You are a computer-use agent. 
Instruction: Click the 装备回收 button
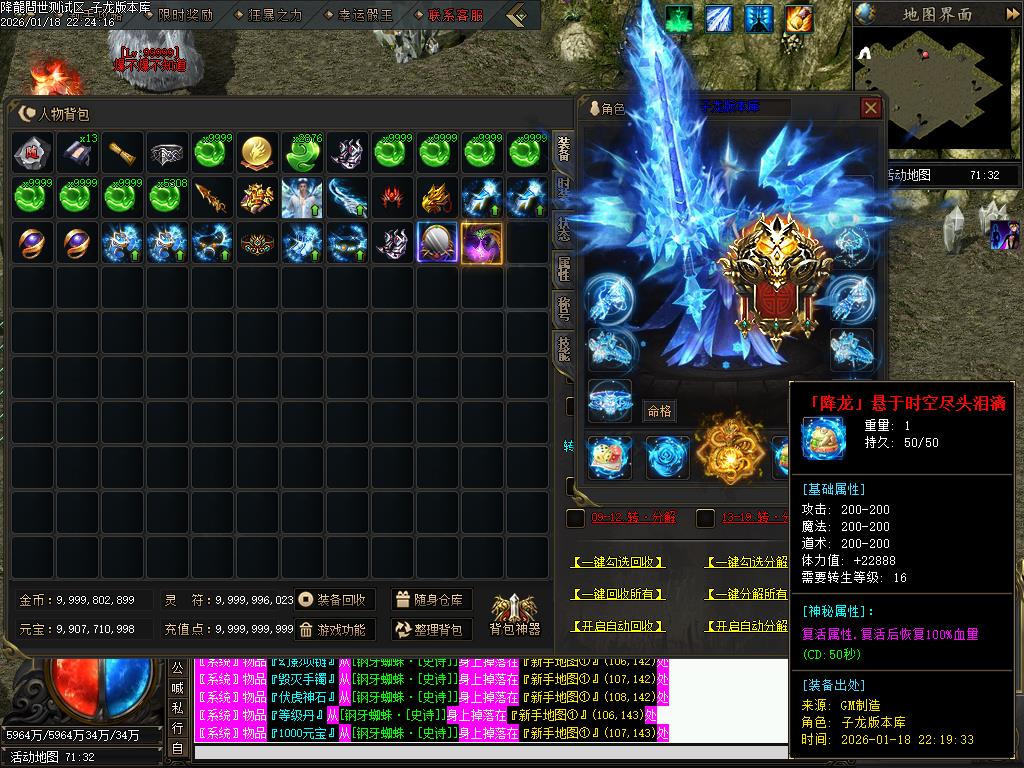click(335, 600)
